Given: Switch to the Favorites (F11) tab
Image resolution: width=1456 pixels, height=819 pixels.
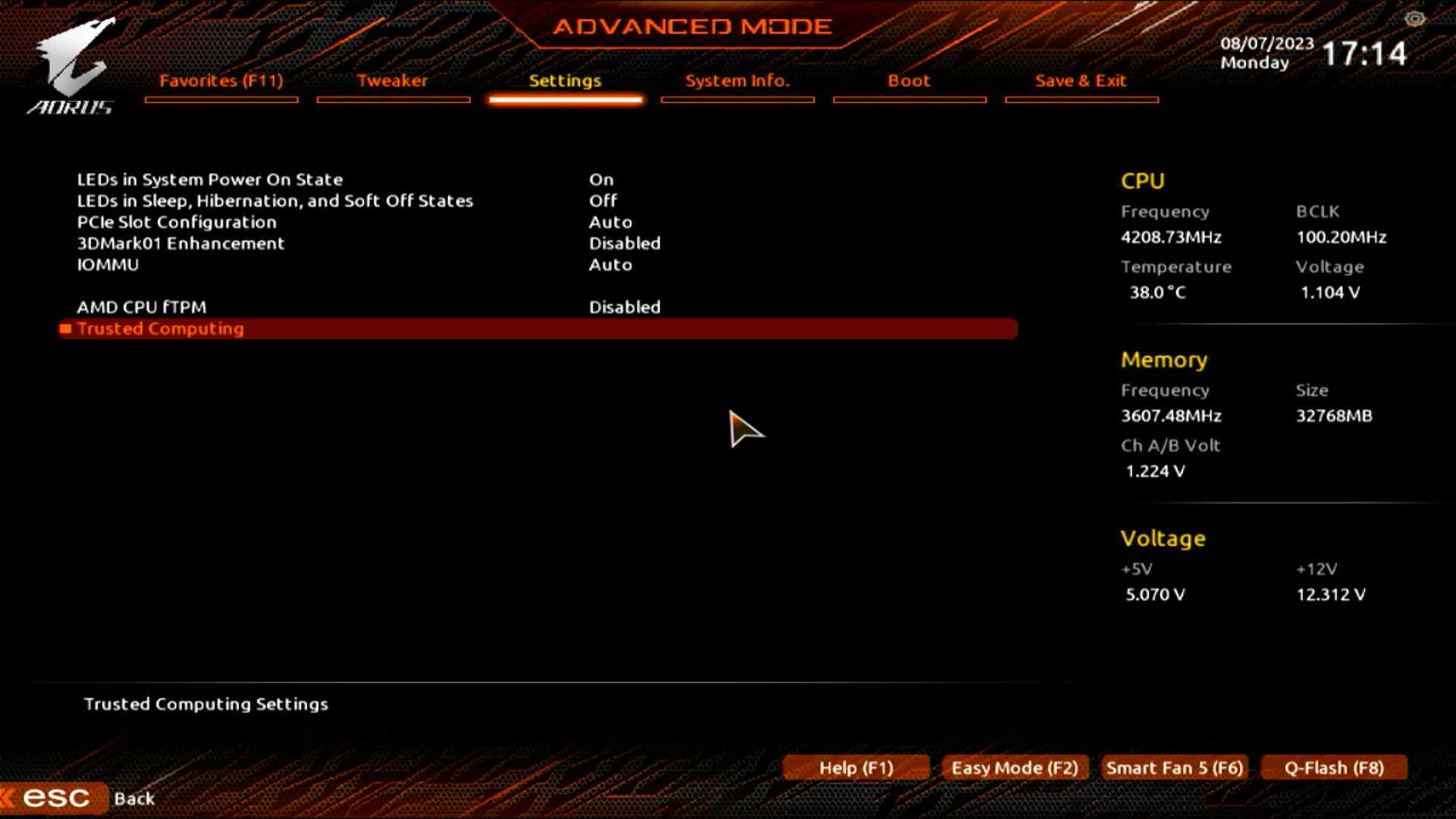Looking at the screenshot, I should [x=221, y=81].
